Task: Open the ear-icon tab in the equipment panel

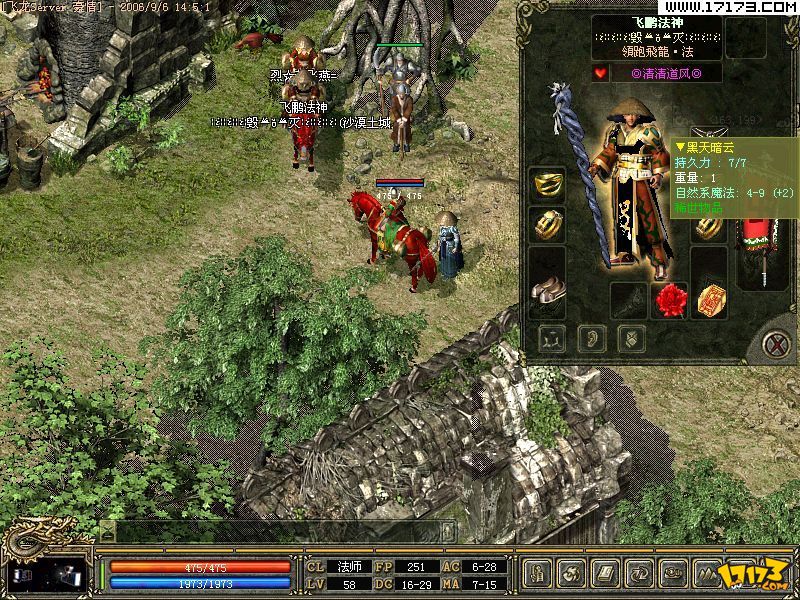Action: tap(591, 338)
